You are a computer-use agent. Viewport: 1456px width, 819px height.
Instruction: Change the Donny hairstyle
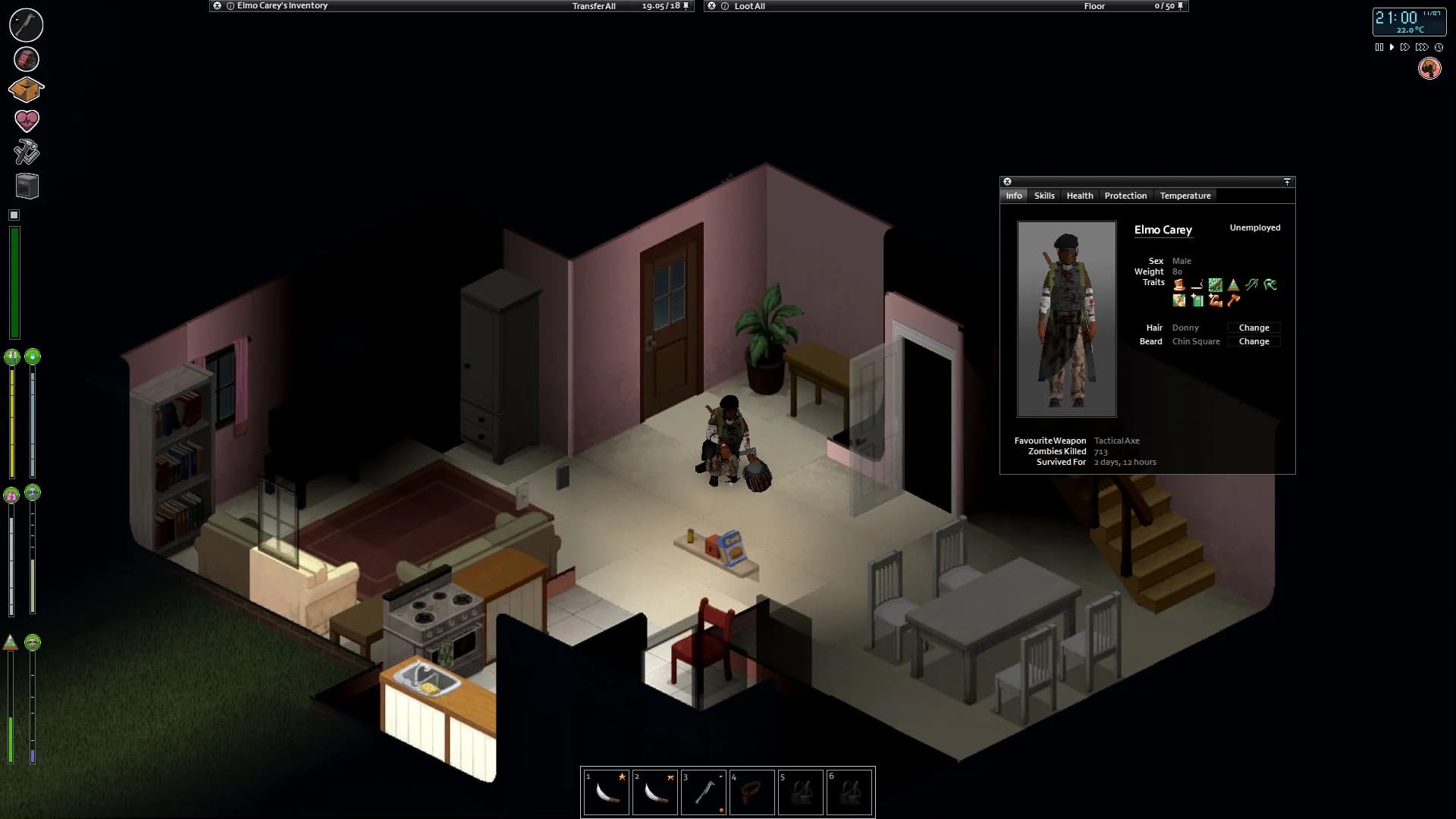point(1254,328)
